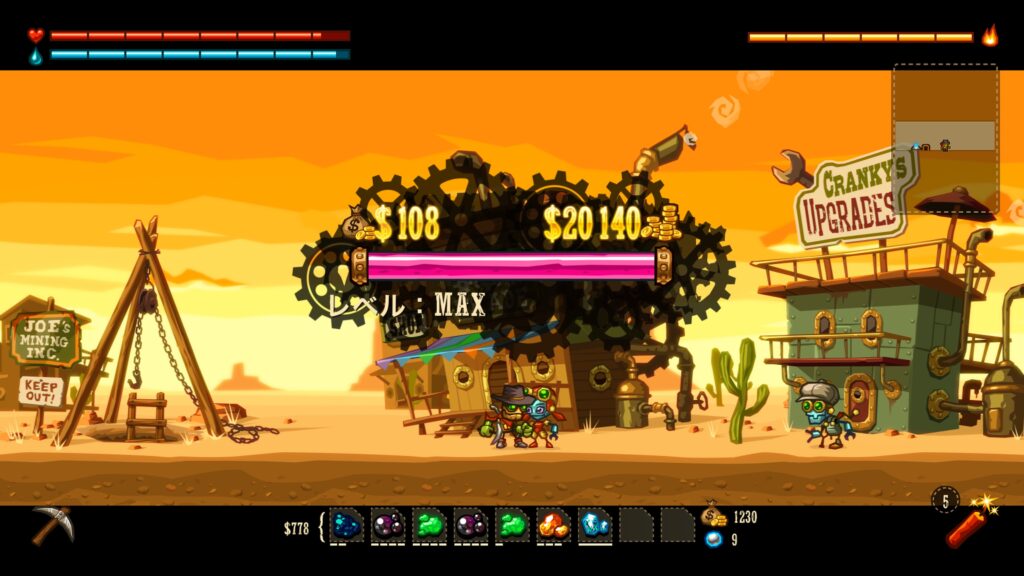Select the dark blue ore inventory slot
This screenshot has height=576, width=1024.
pyautogui.click(x=347, y=524)
